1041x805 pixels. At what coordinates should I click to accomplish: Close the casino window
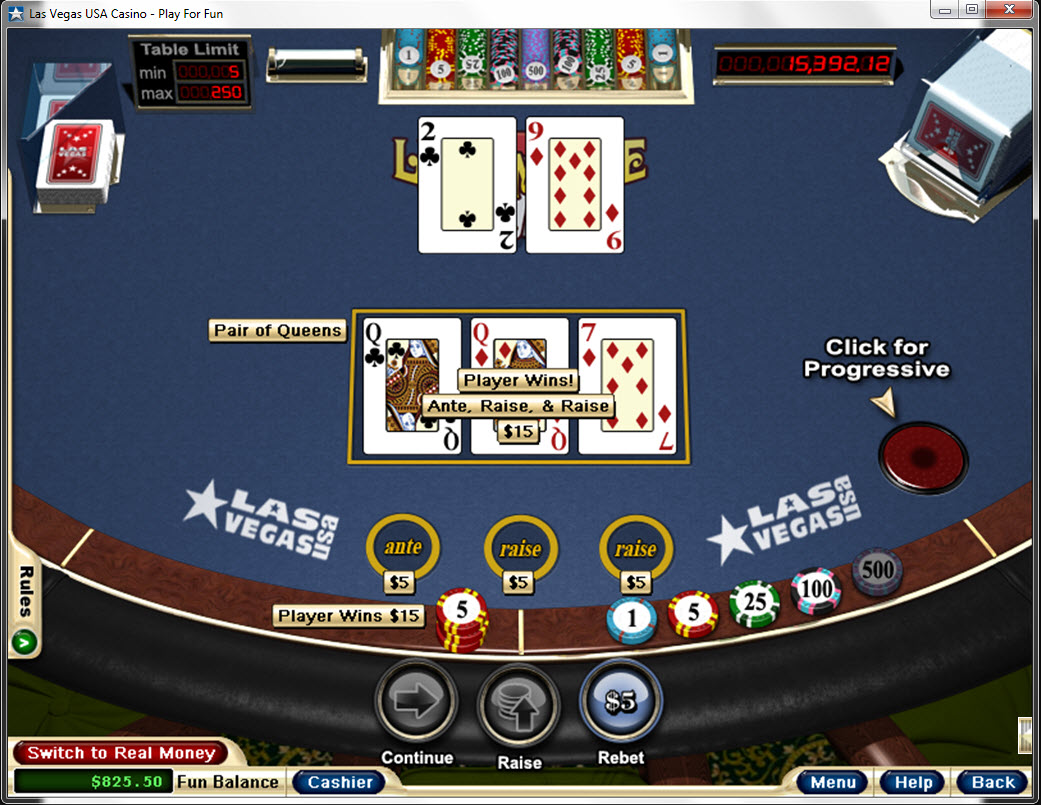(1008, 10)
